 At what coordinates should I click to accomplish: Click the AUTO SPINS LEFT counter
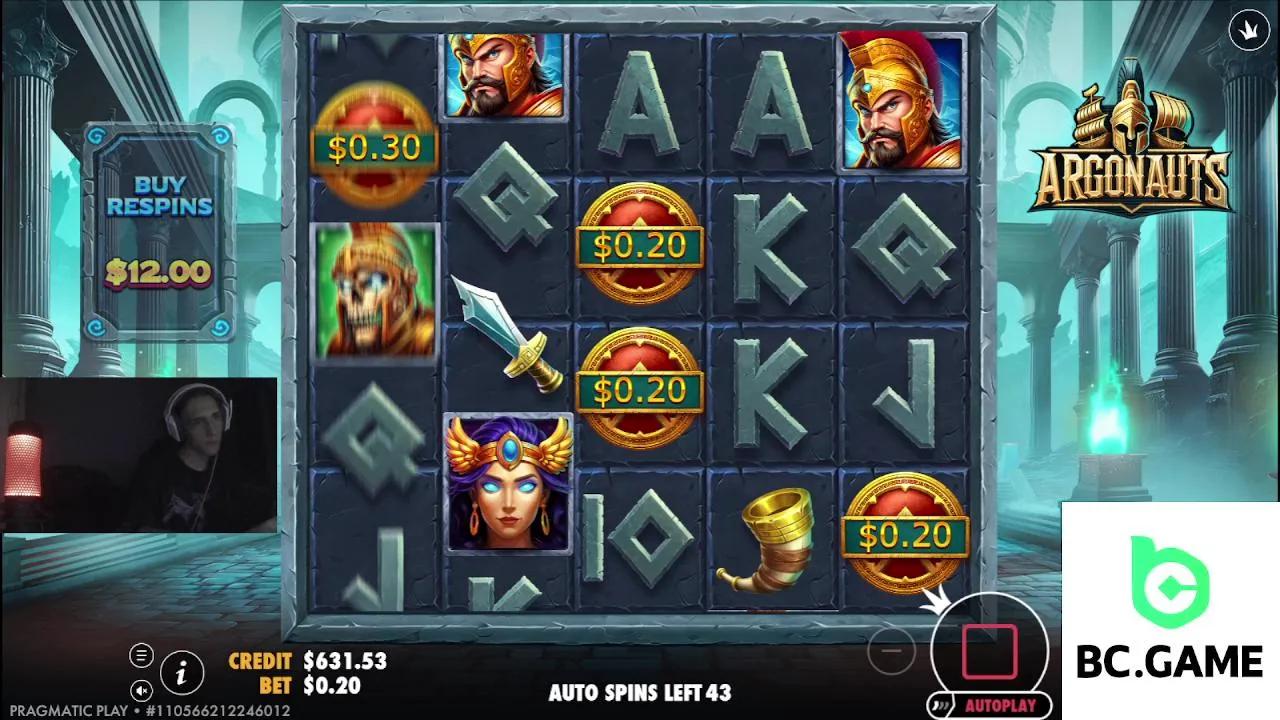(640, 691)
